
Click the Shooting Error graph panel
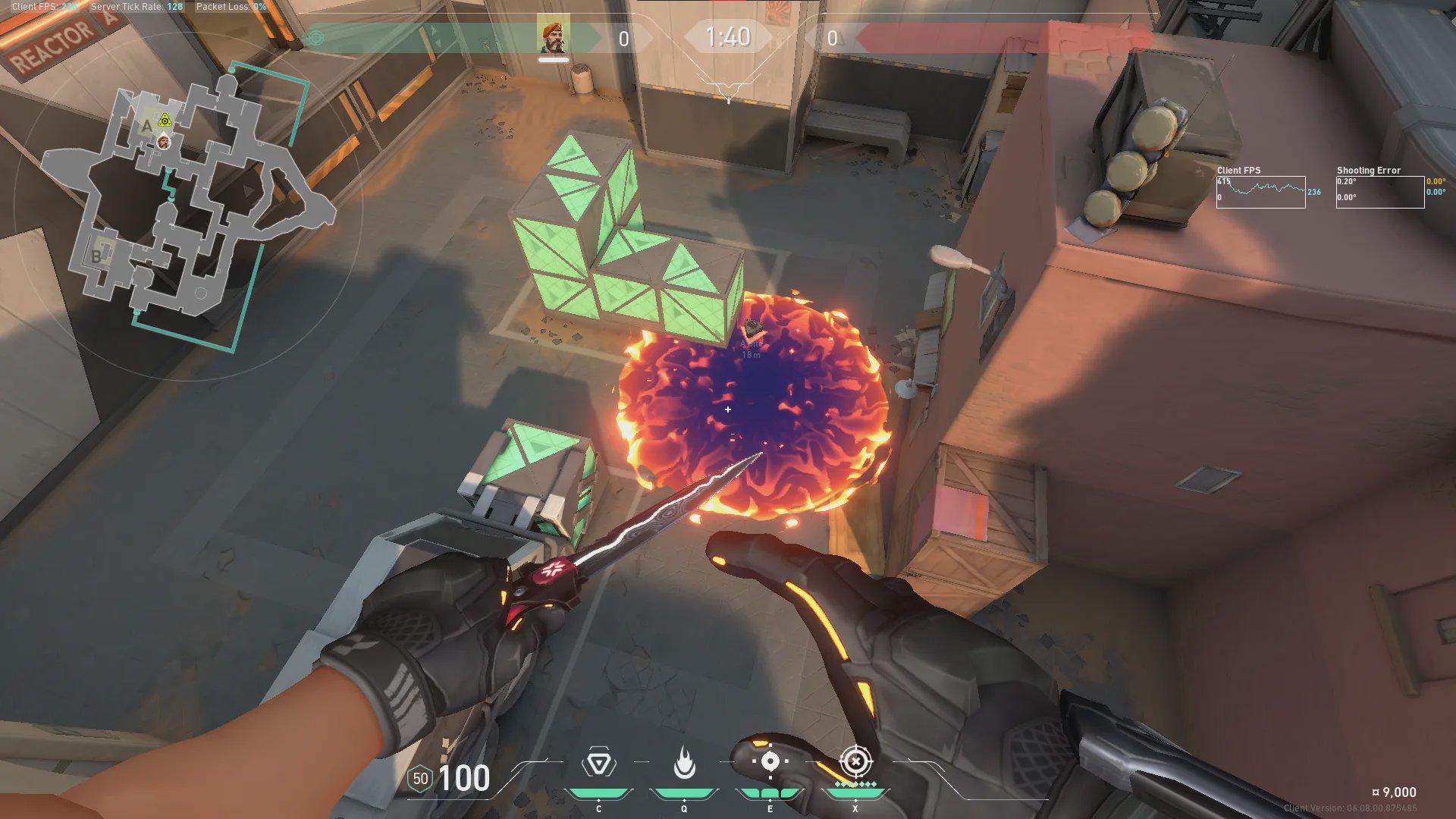[x=1379, y=193]
